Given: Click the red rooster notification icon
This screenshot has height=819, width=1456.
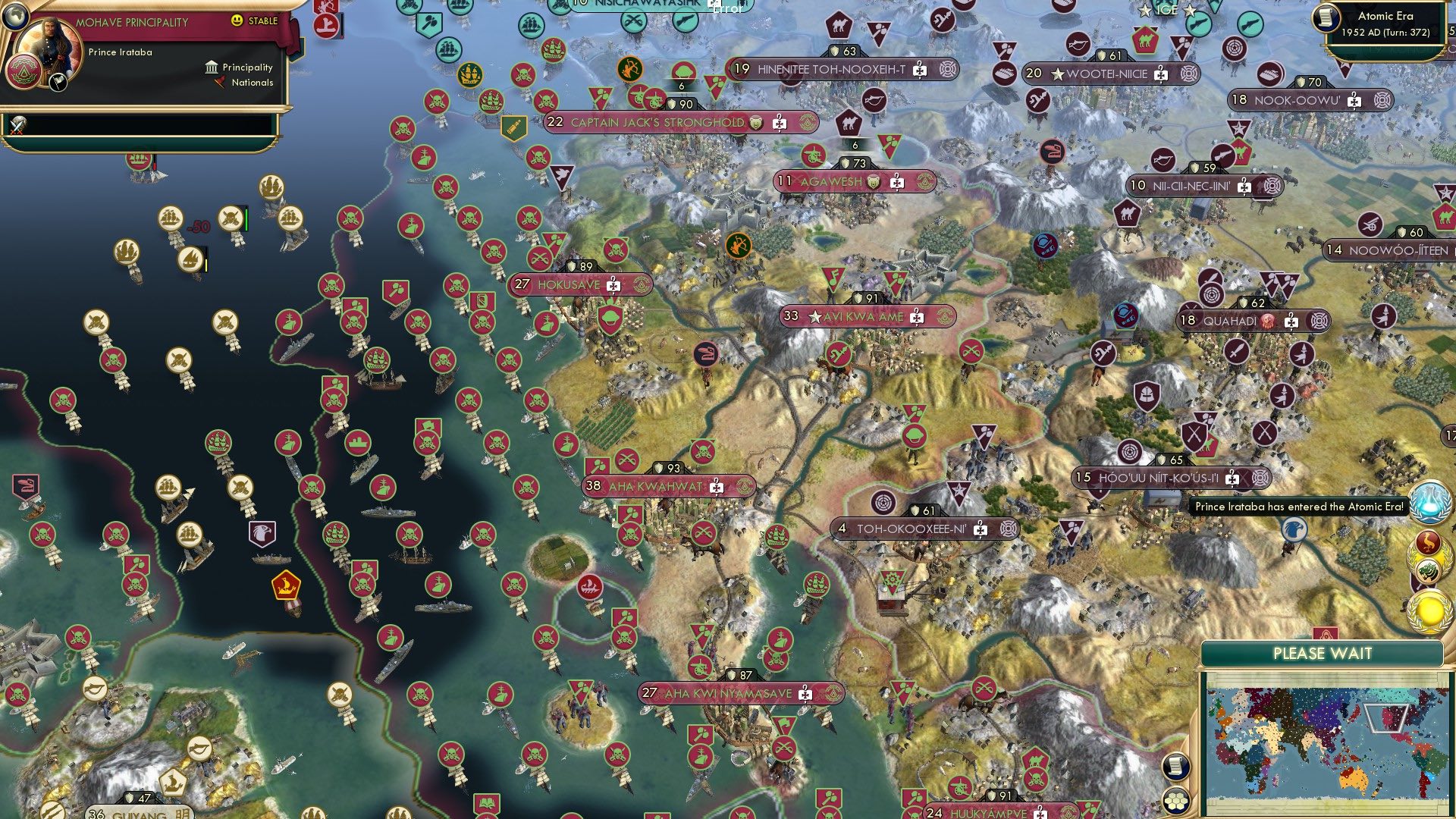Looking at the screenshot, I should (x=1428, y=540).
